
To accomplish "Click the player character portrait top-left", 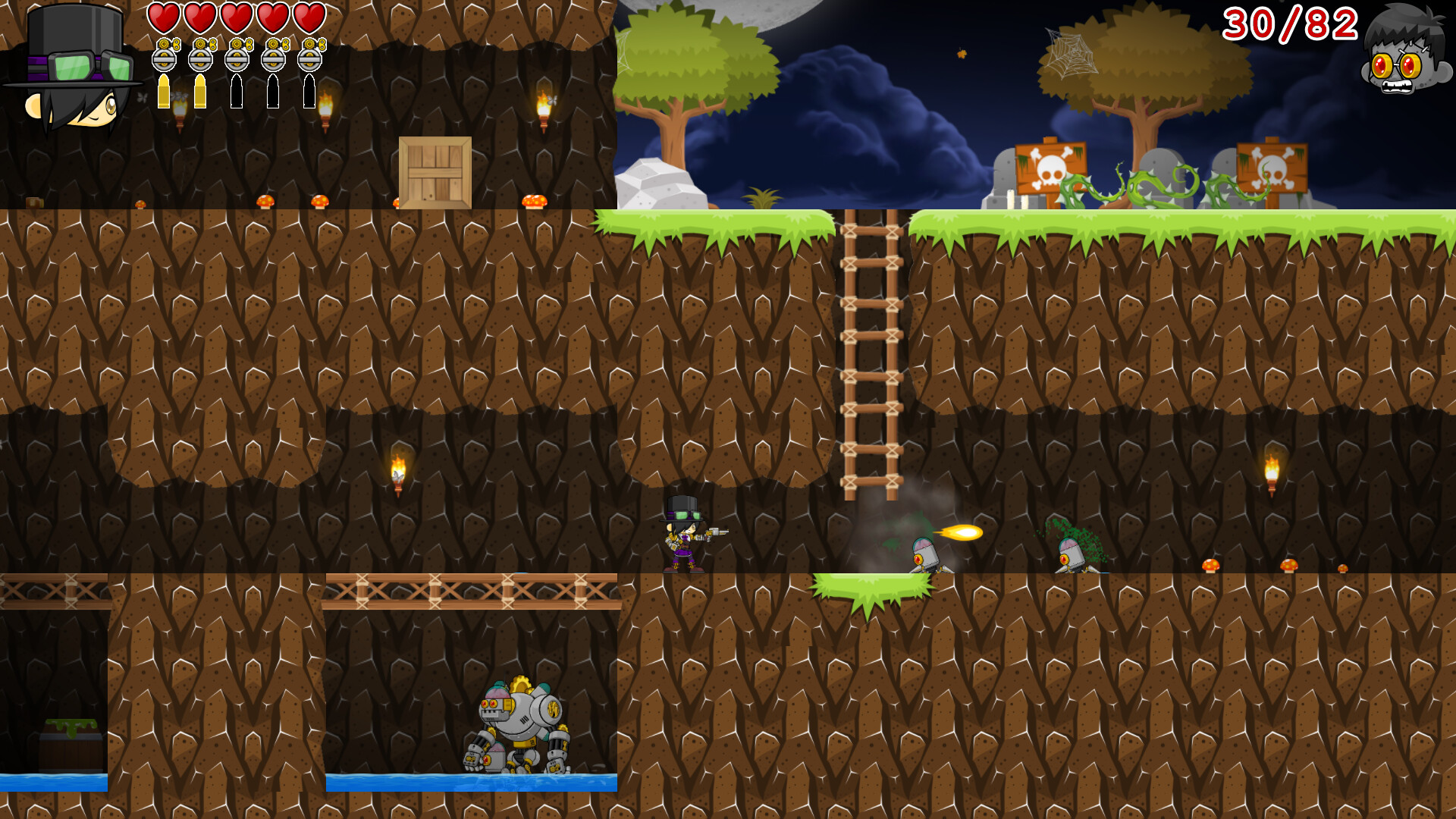I will tap(72, 64).
